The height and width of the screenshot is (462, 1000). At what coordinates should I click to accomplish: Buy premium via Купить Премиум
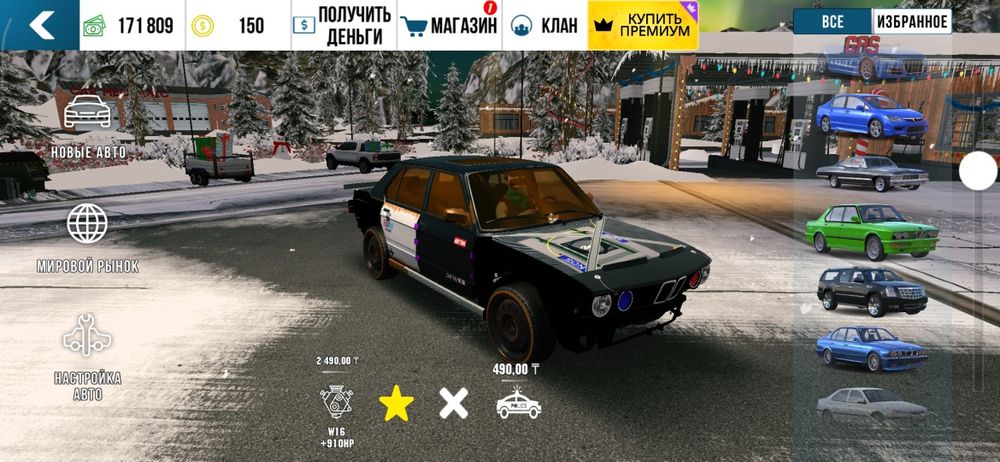point(643,26)
